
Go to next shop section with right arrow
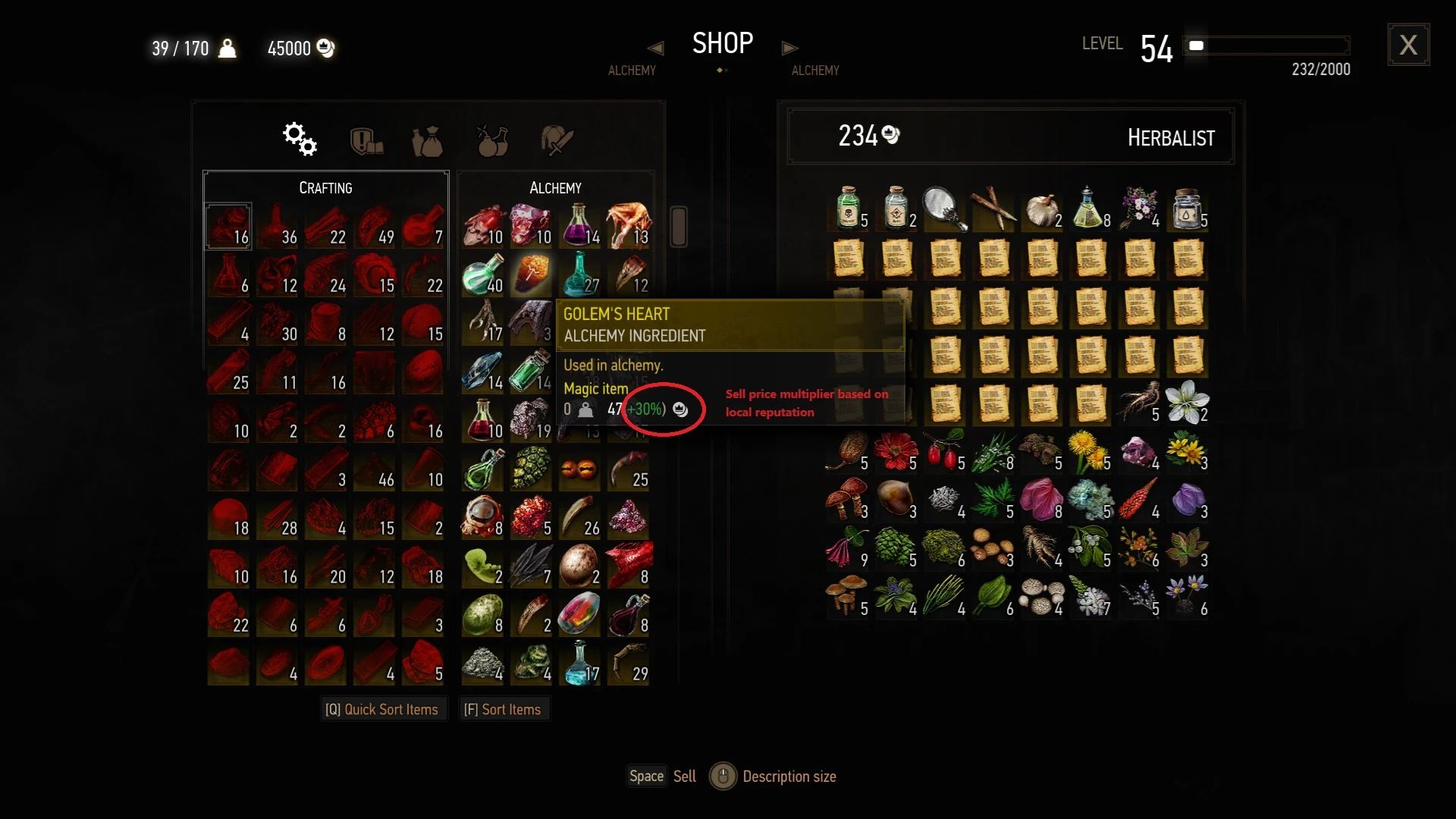pos(789,49)
